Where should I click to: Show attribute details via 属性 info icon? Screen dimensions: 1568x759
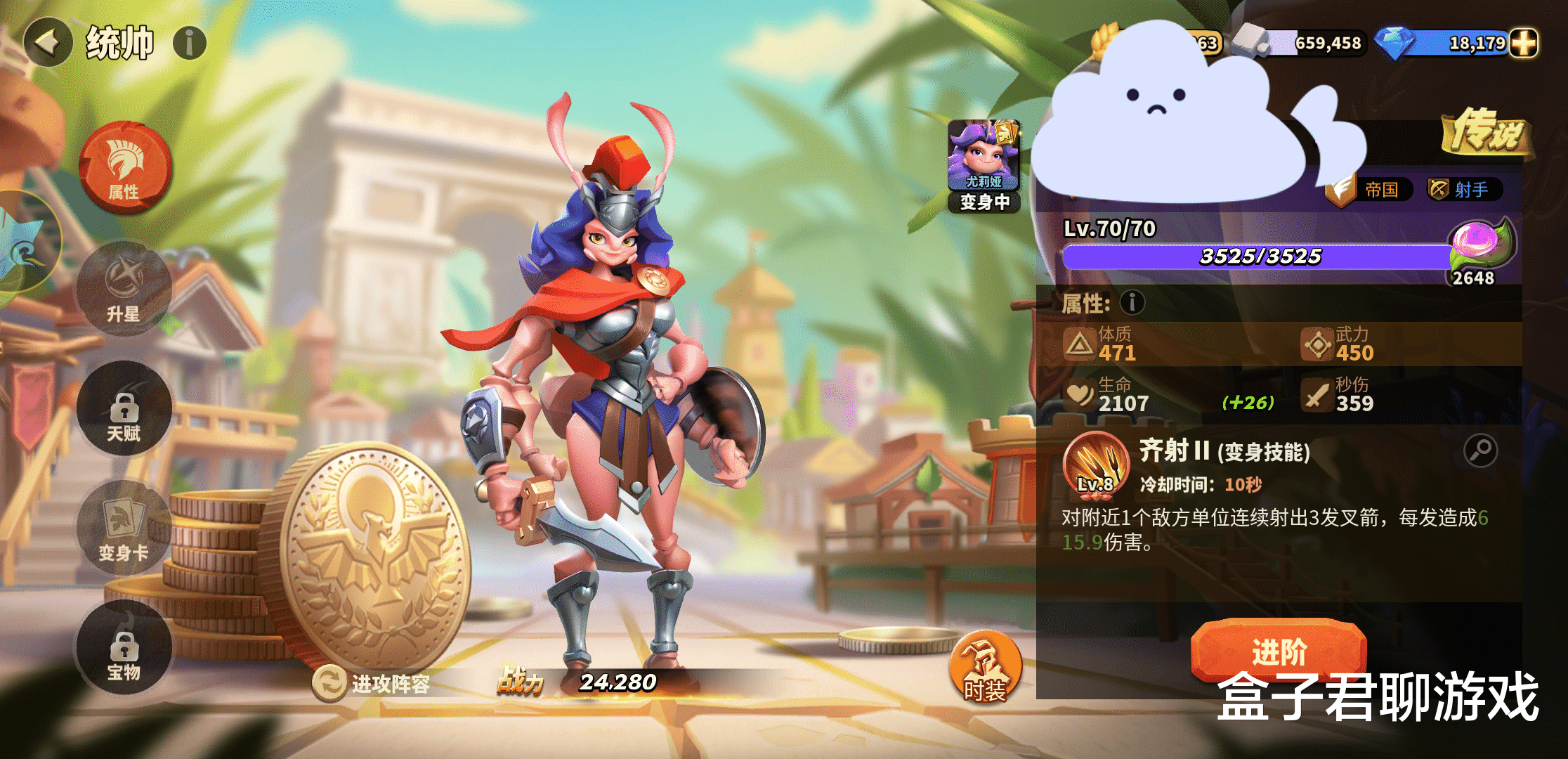pos(1132,303)
